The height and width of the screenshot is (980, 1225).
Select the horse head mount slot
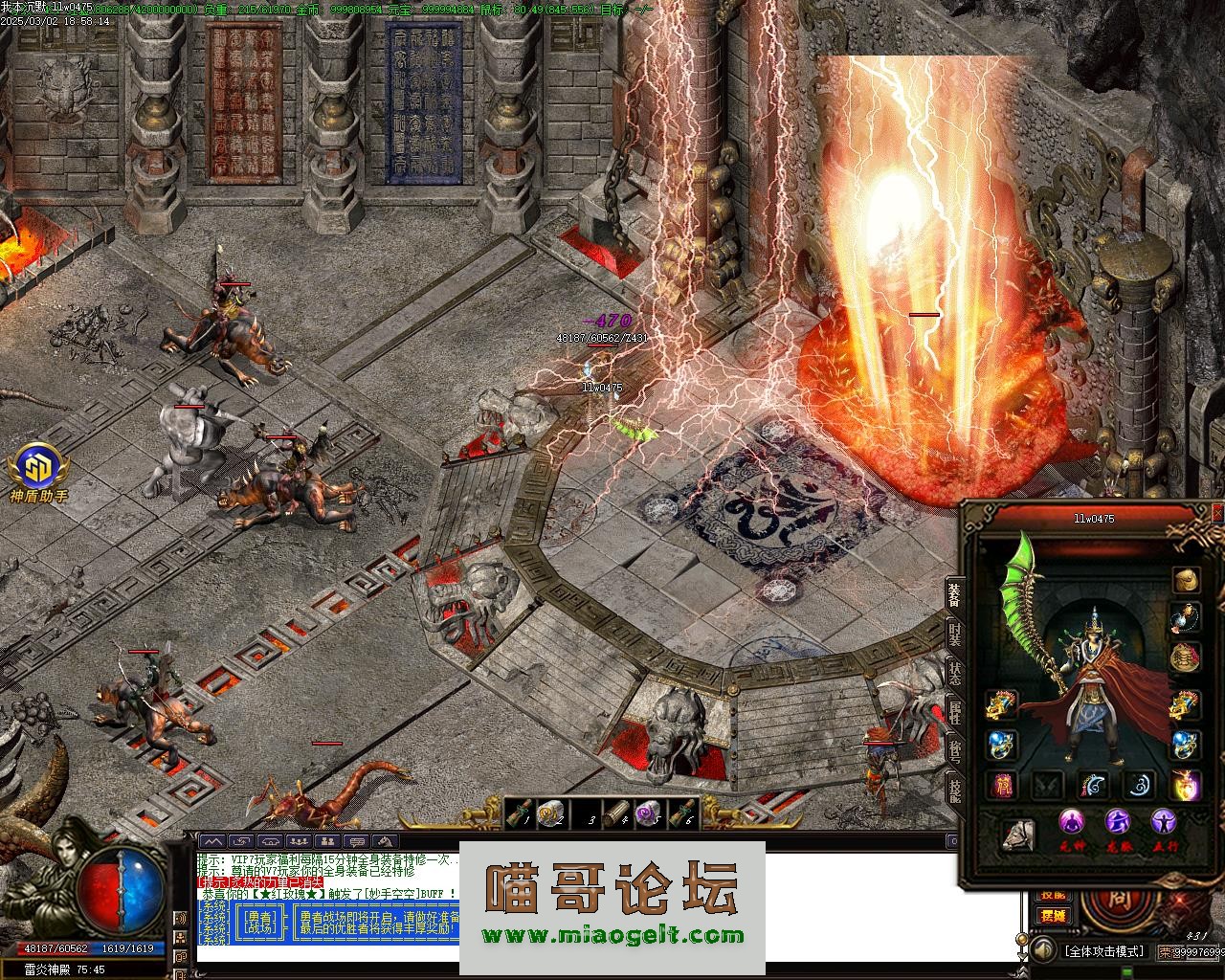[1018, 835]
